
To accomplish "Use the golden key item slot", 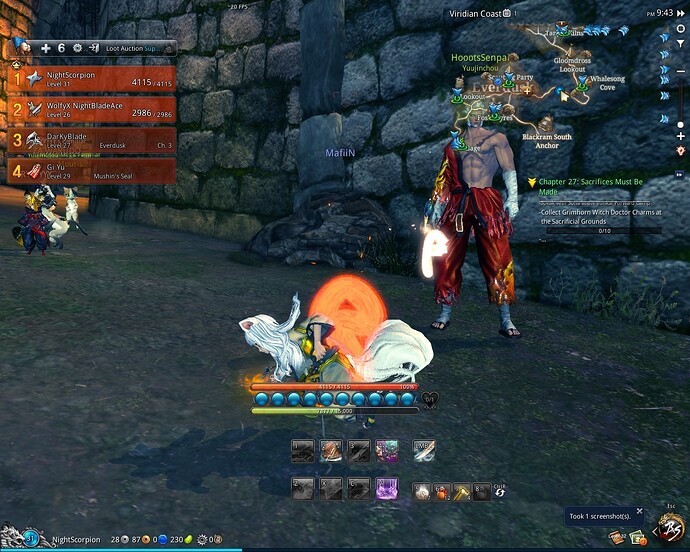I will point(461,491).
